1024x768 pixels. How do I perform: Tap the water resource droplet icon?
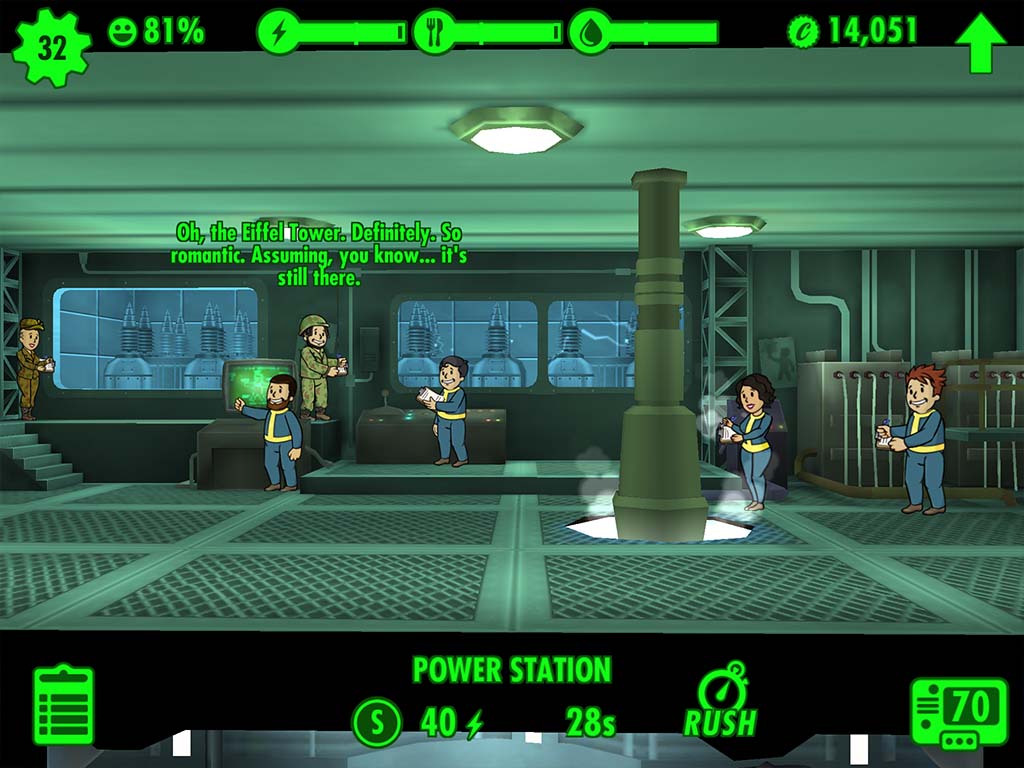590,32
